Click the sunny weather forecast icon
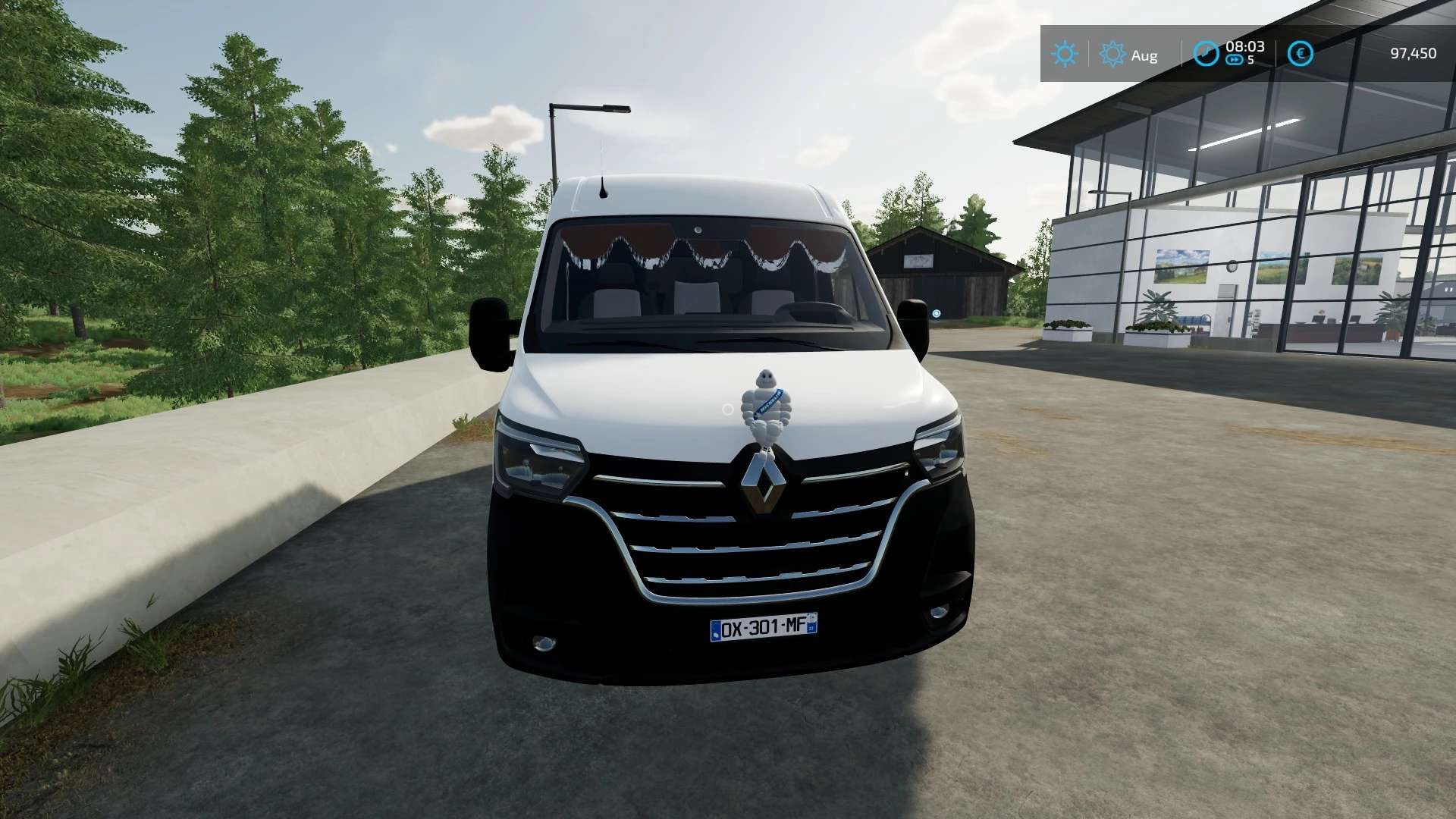1456x819 pixels. 1064,54
